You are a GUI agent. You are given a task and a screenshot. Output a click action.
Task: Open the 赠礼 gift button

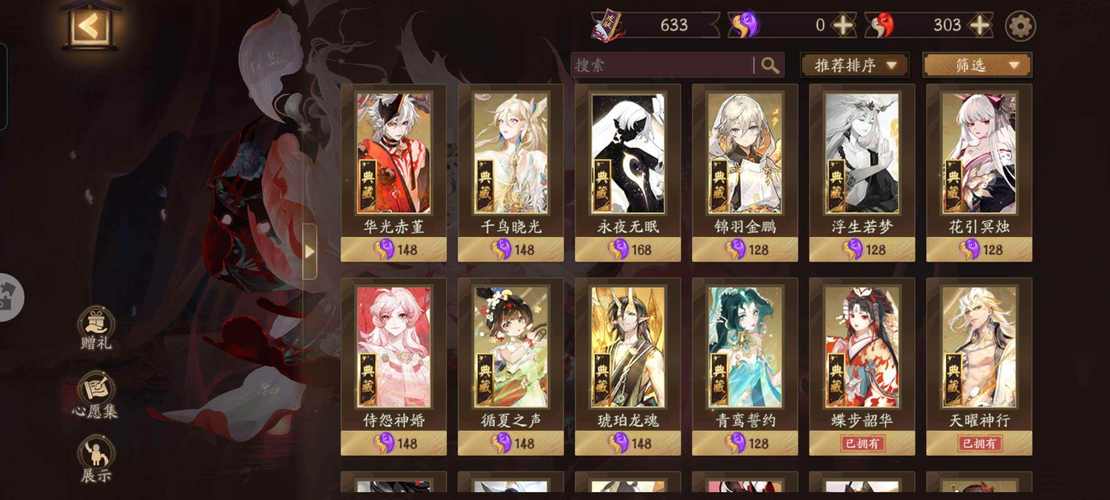97,328
